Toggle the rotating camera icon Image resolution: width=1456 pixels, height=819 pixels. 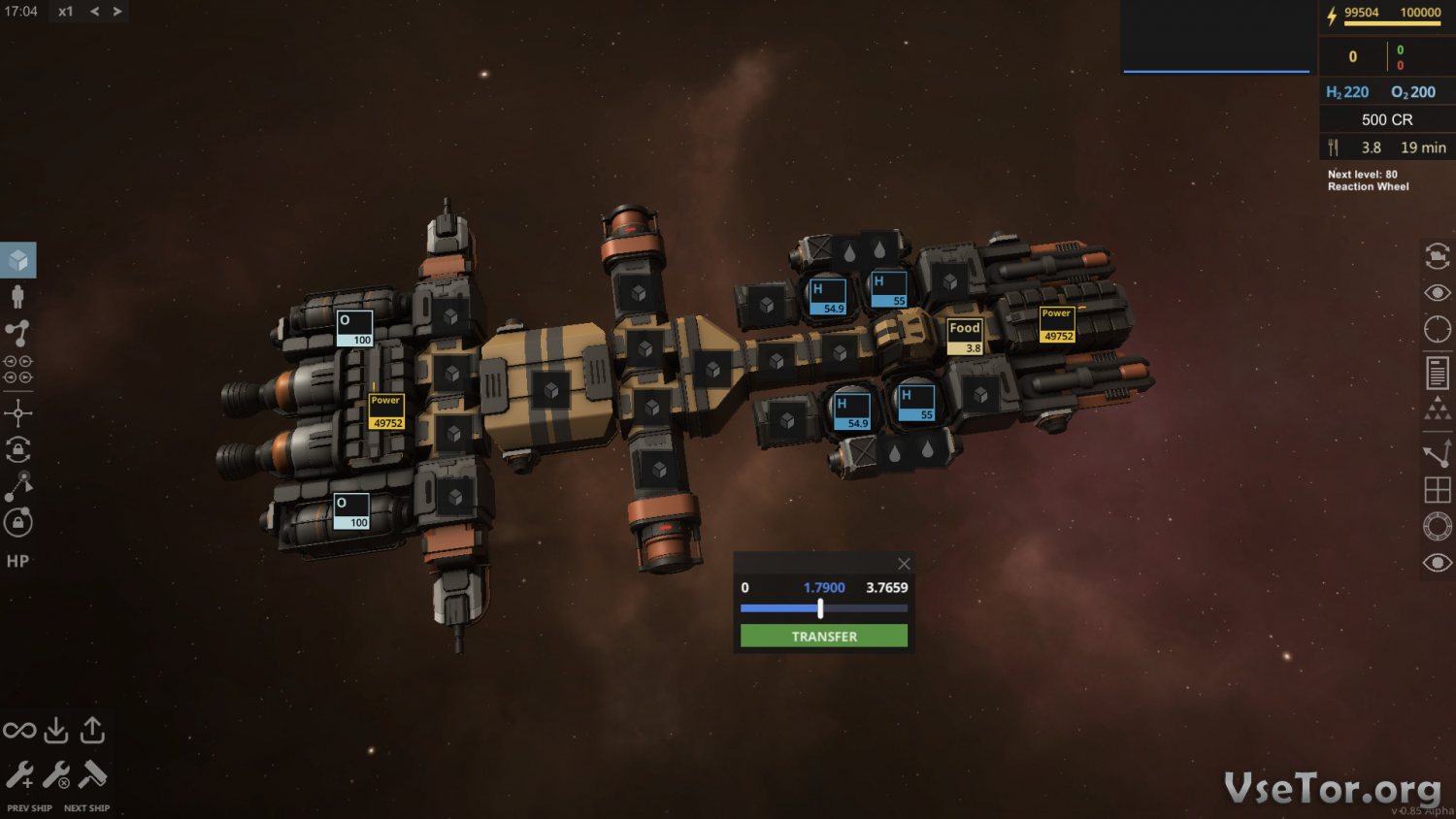(x=1438, y=256)
